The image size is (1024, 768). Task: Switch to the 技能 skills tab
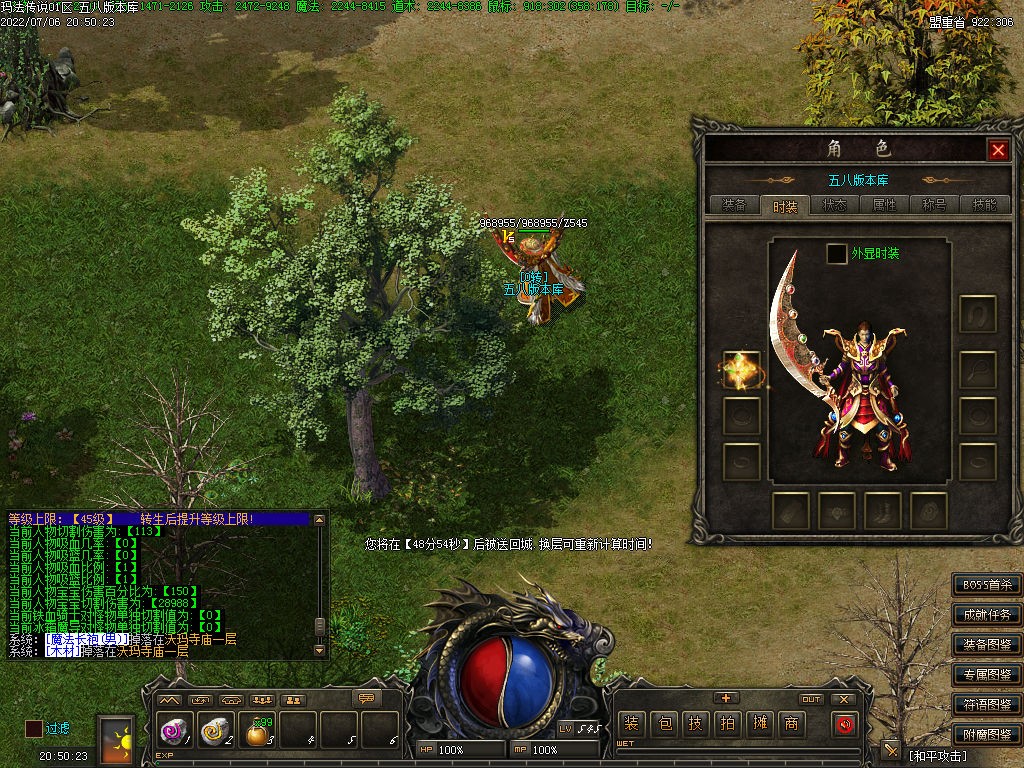click(x=984, y=205)
